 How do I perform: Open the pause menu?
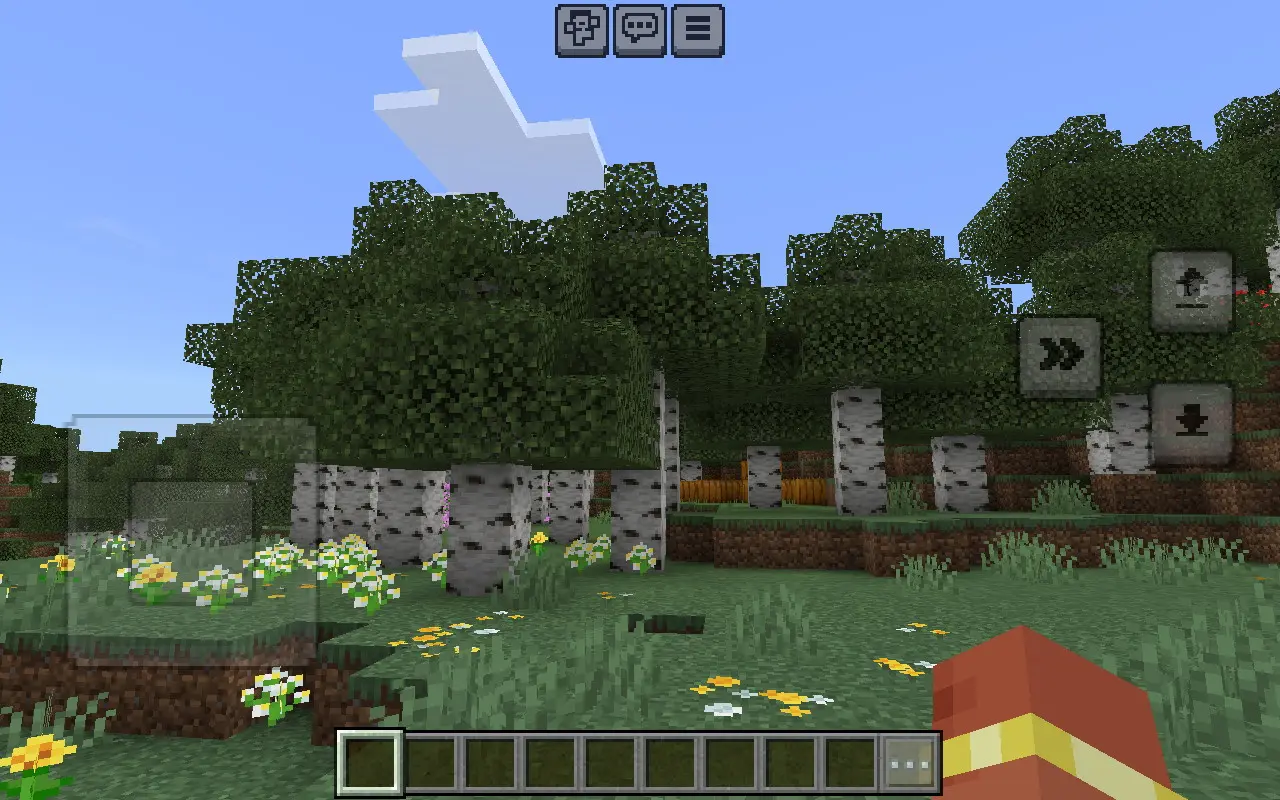(x=697, y=30)
